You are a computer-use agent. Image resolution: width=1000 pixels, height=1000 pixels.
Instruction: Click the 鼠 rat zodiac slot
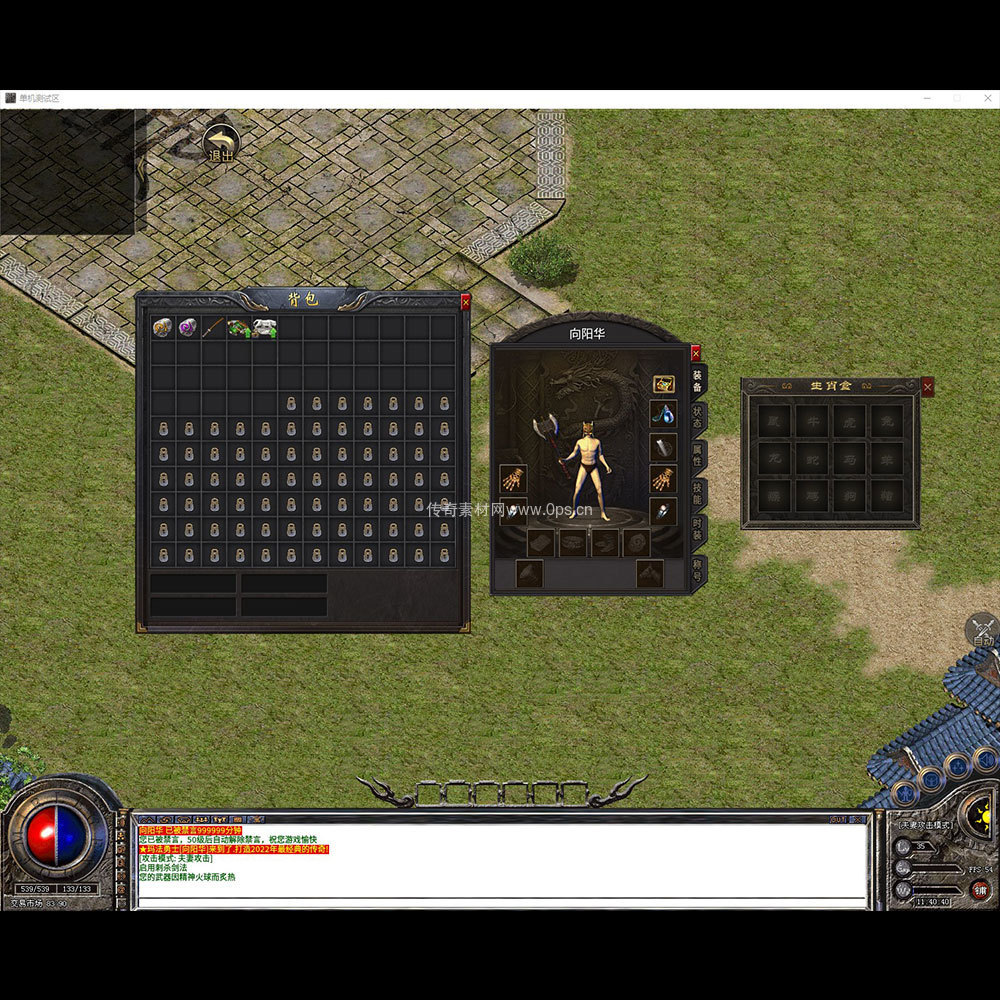pyautogui.click(x=774, y=421)
